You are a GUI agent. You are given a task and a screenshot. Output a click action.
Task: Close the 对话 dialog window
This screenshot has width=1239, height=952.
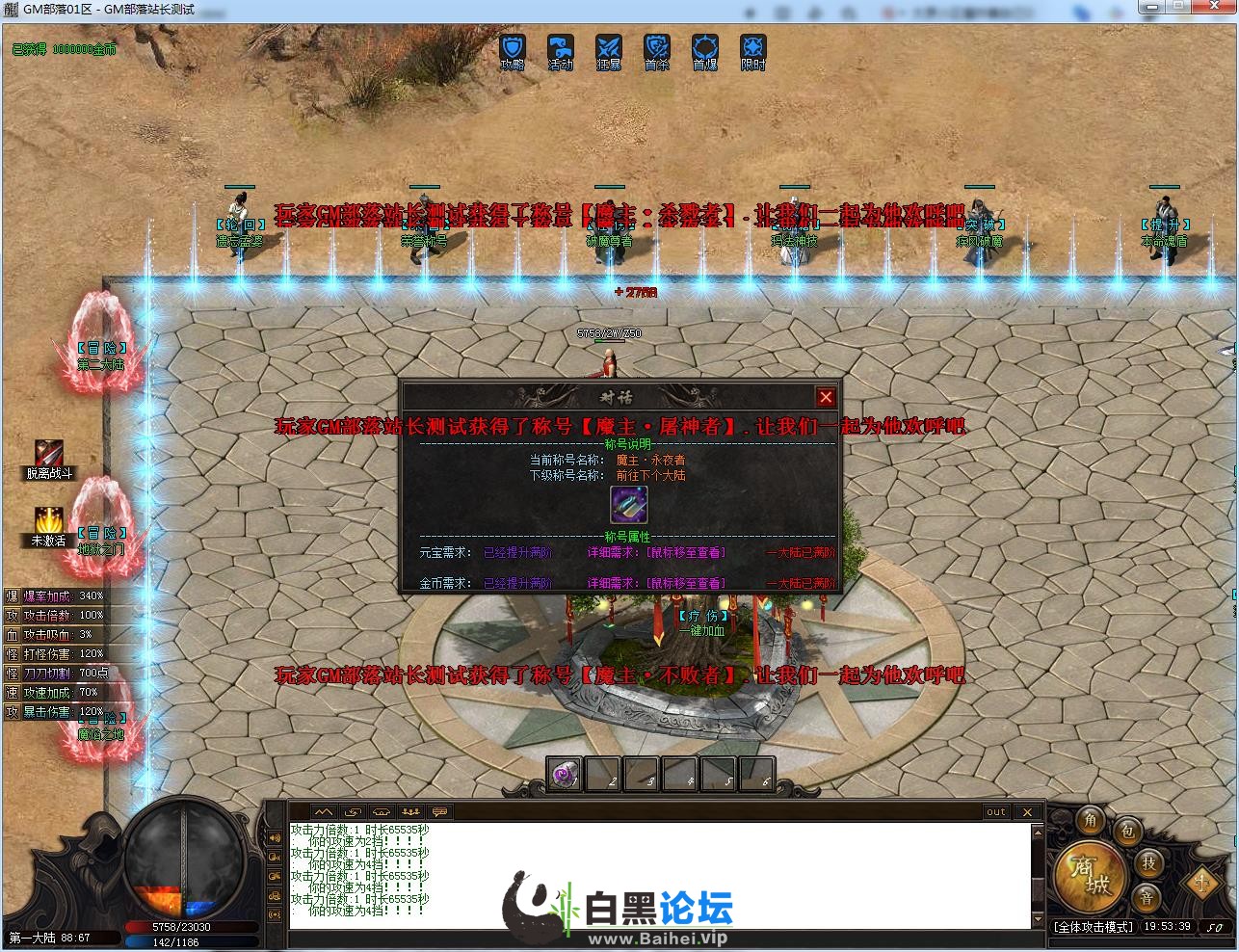tap(826, 397)
